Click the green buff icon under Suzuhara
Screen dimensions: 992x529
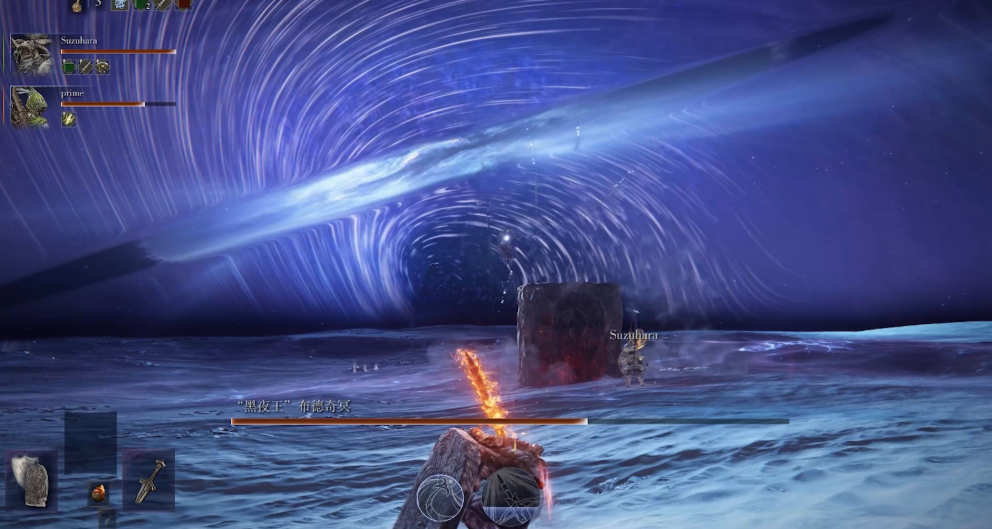coord(69,67)
